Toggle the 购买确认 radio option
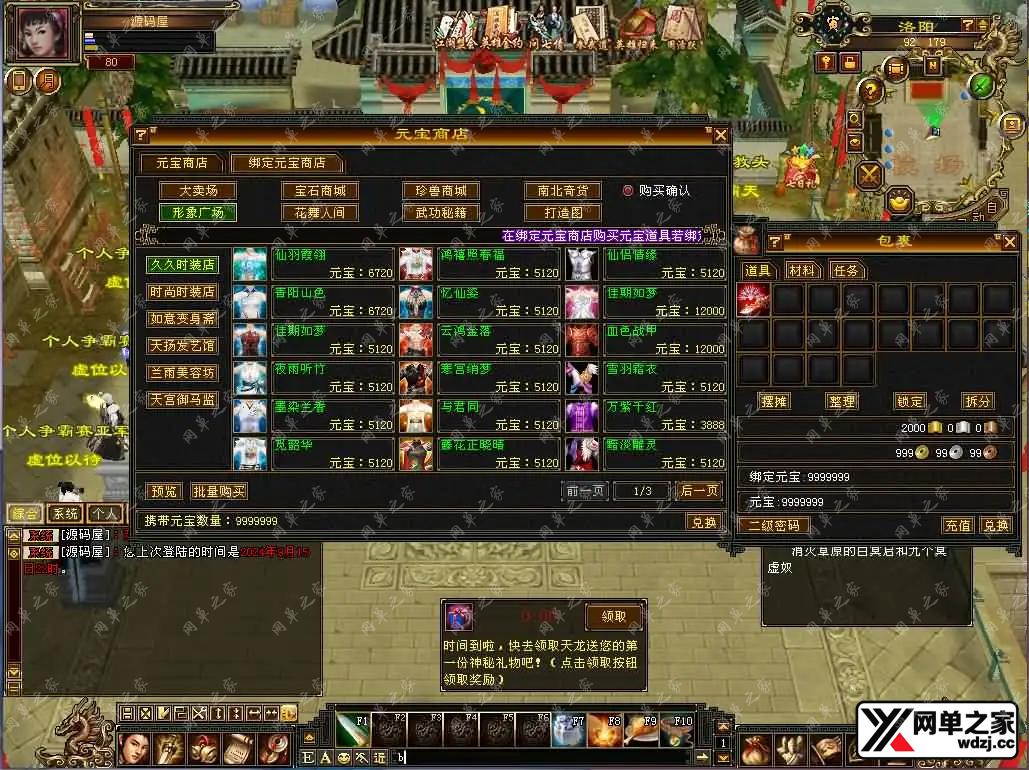The image size is (1029, 770). coord(629,190)
